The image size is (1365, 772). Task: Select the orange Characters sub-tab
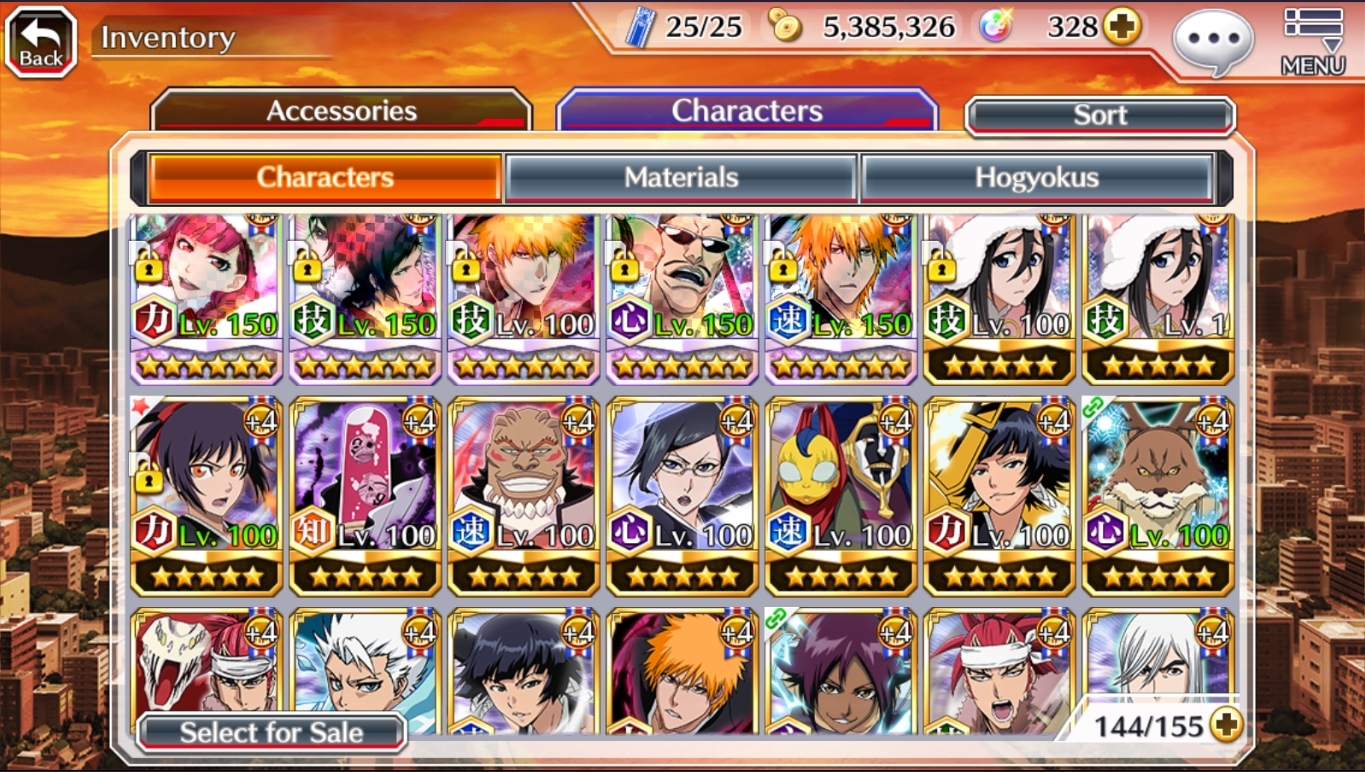tap(325, 178)
